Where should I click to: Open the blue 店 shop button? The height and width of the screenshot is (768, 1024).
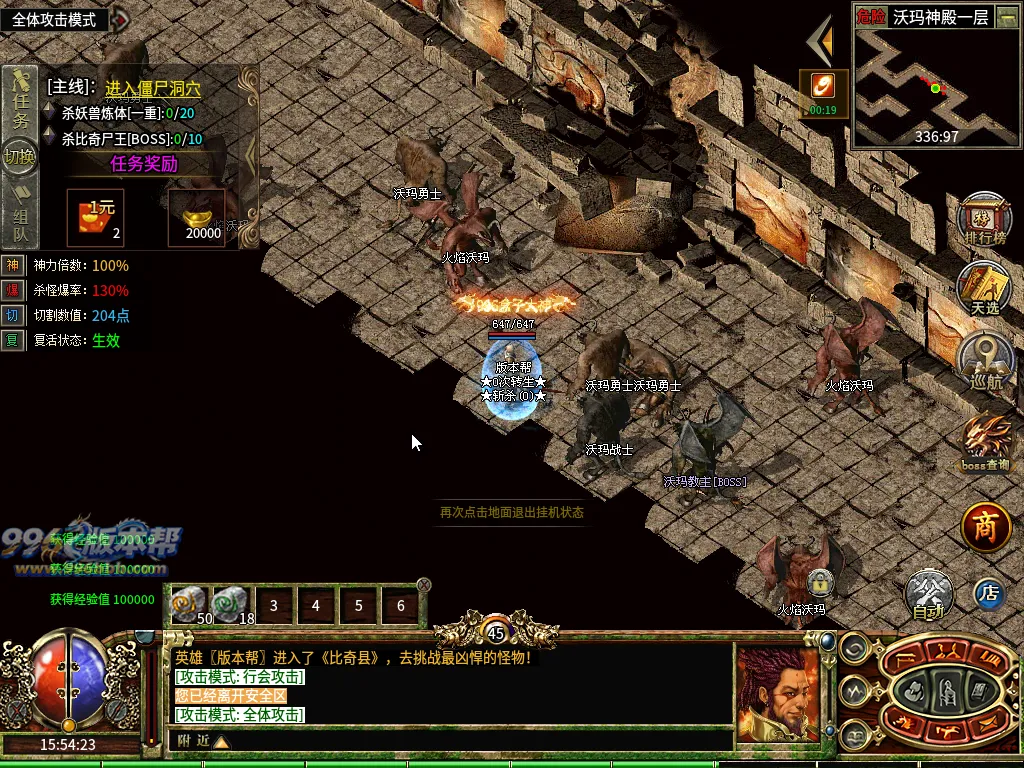click(x=989, y=593)
